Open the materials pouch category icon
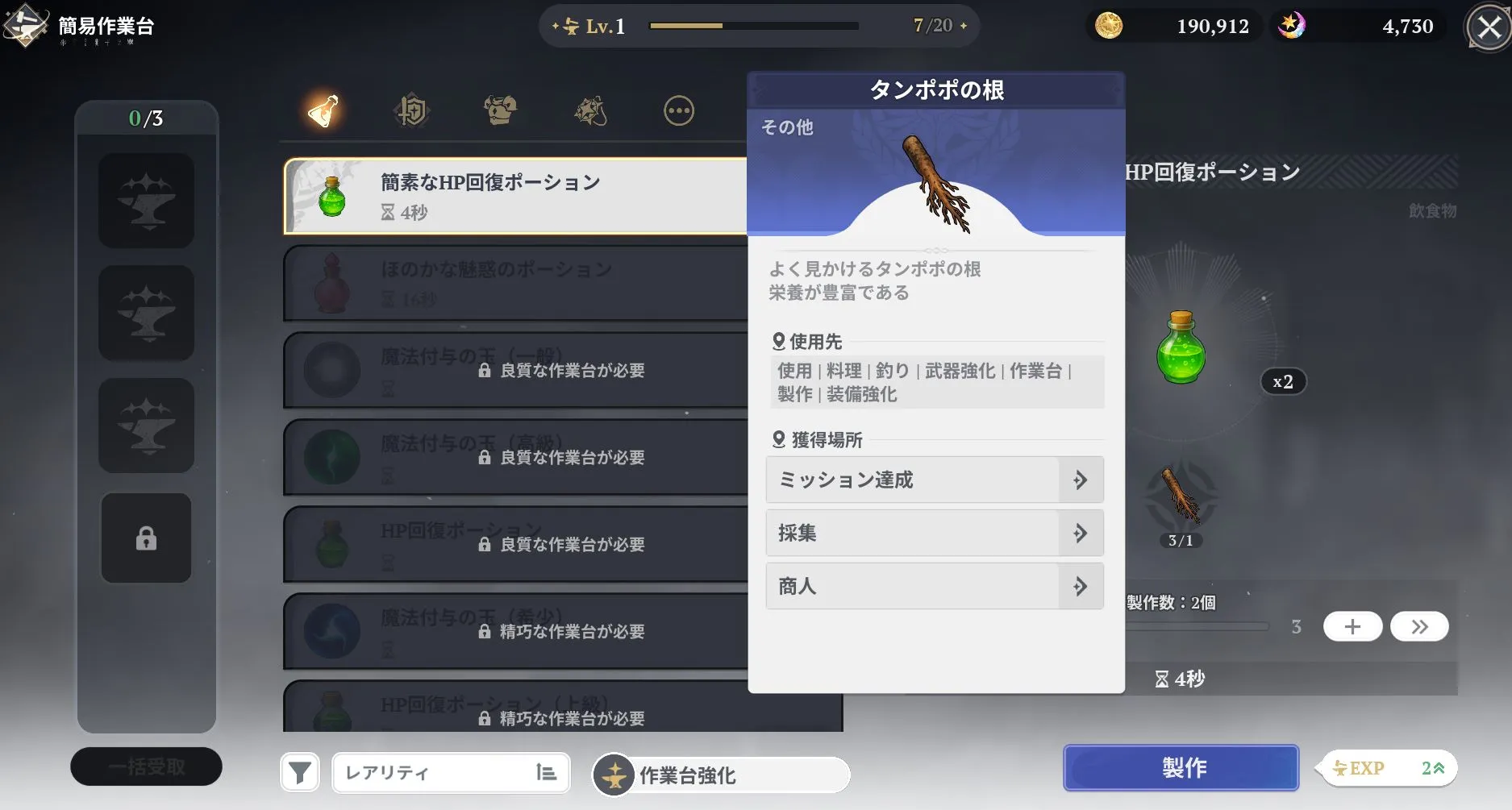 tap(589, 110)
